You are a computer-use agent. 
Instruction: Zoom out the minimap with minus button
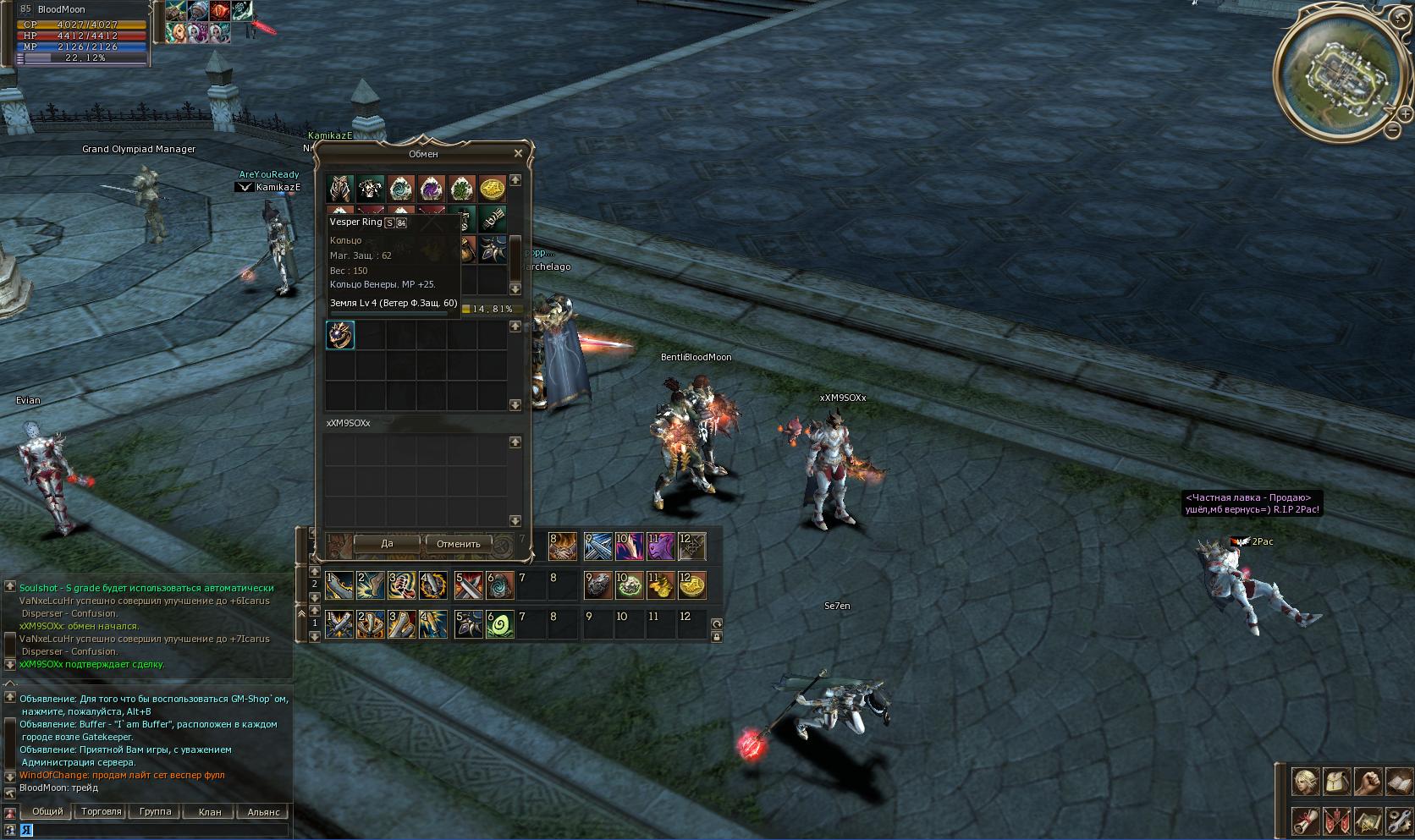pos(1392,129)
